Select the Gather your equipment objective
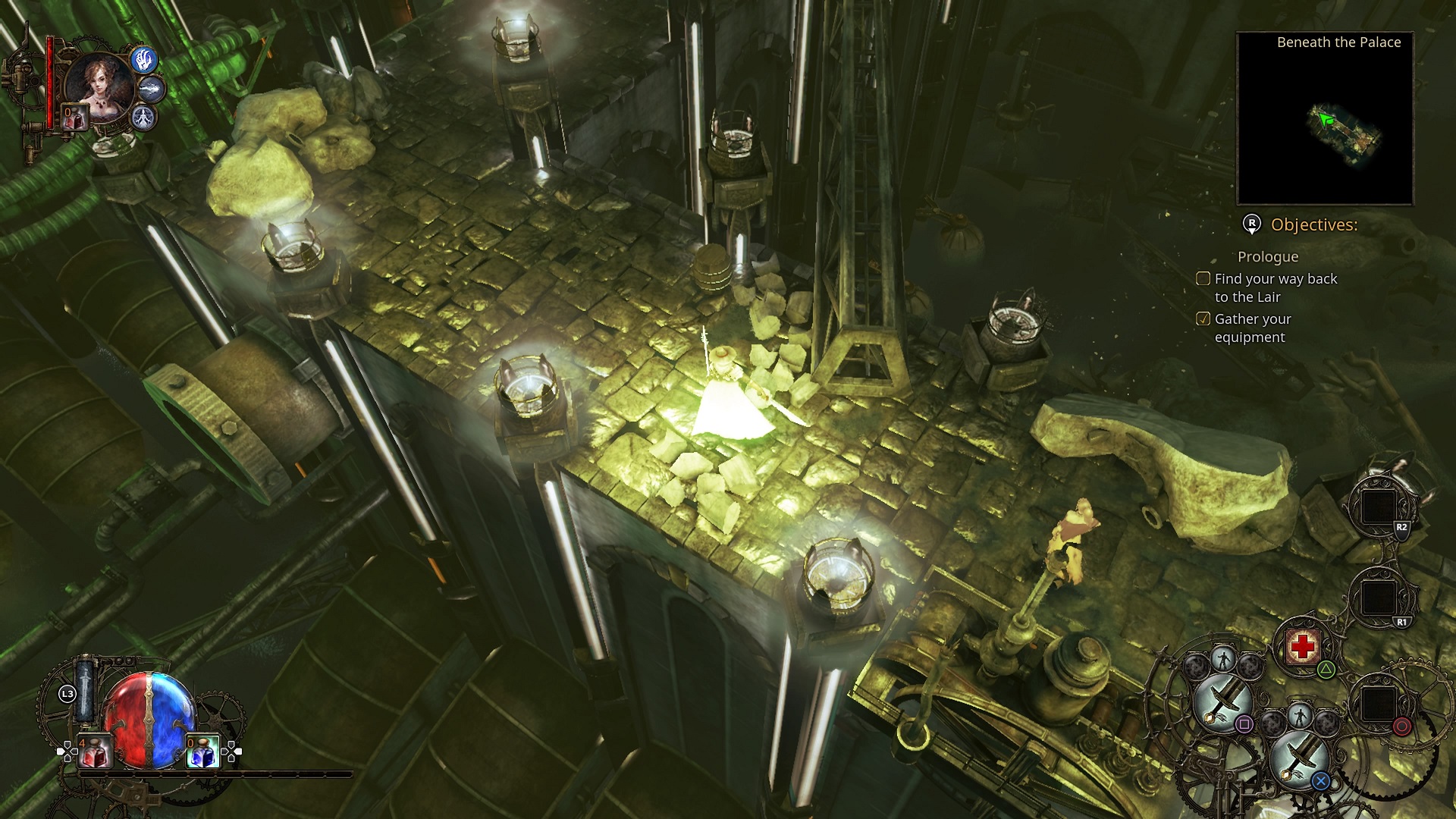Viewport: 1456px width, 819px height. [x=1252, y=328]
